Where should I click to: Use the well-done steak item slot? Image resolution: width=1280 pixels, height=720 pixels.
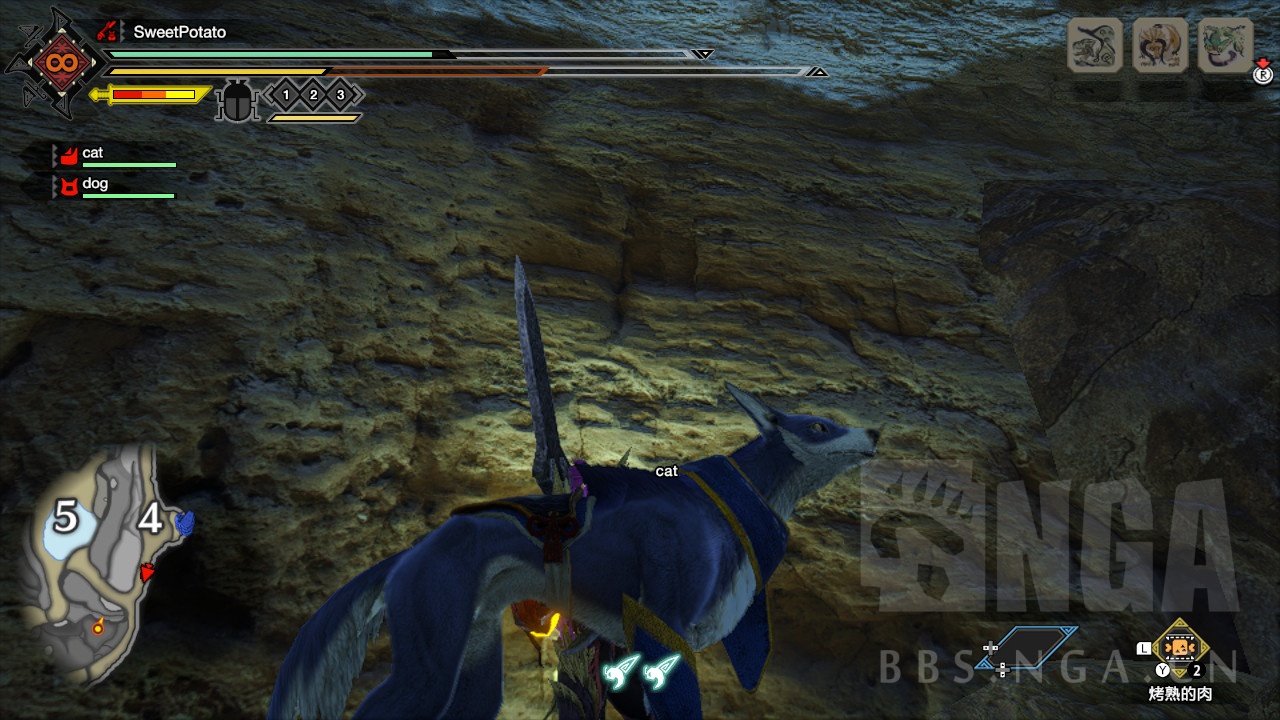pyautogui.click(x=1181, y=648)
